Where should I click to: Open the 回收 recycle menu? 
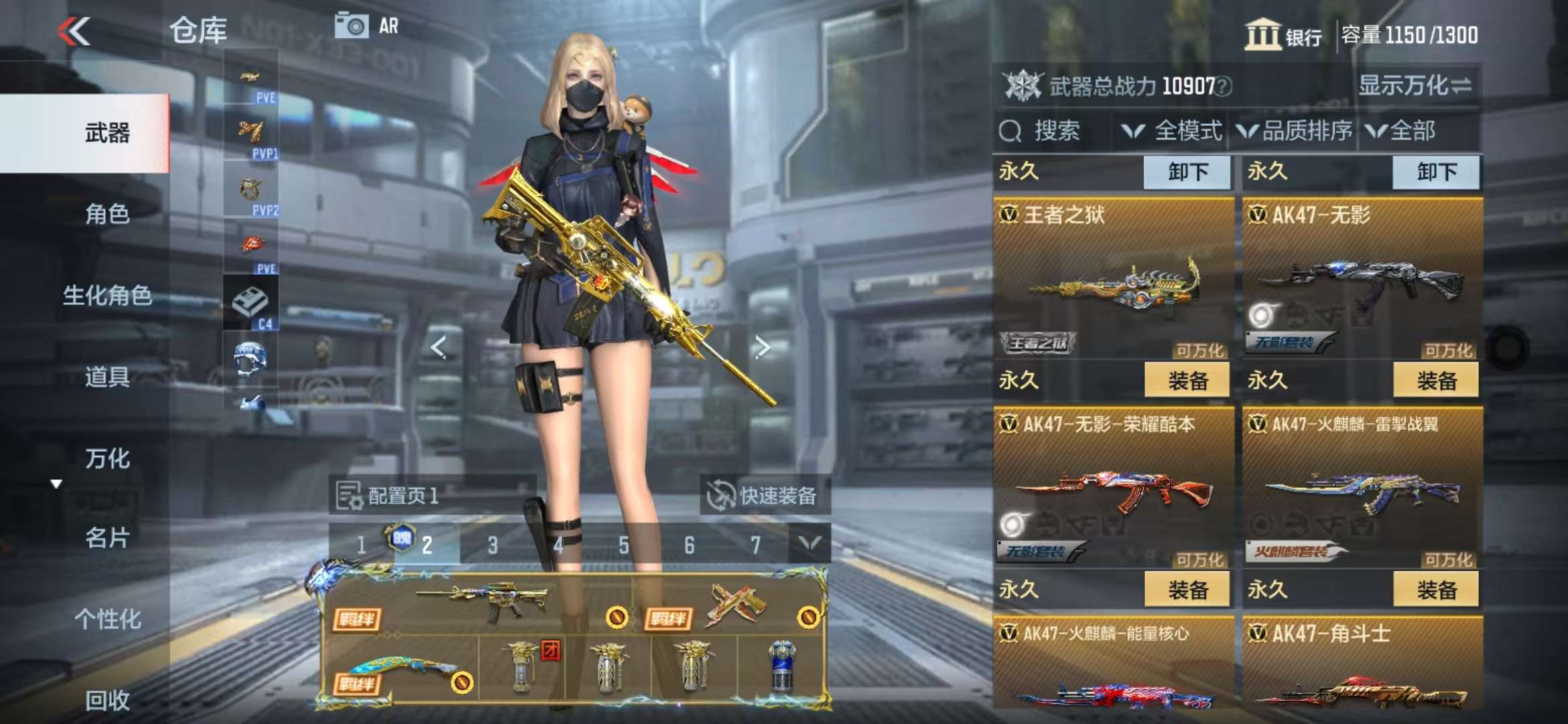(107, 701)
